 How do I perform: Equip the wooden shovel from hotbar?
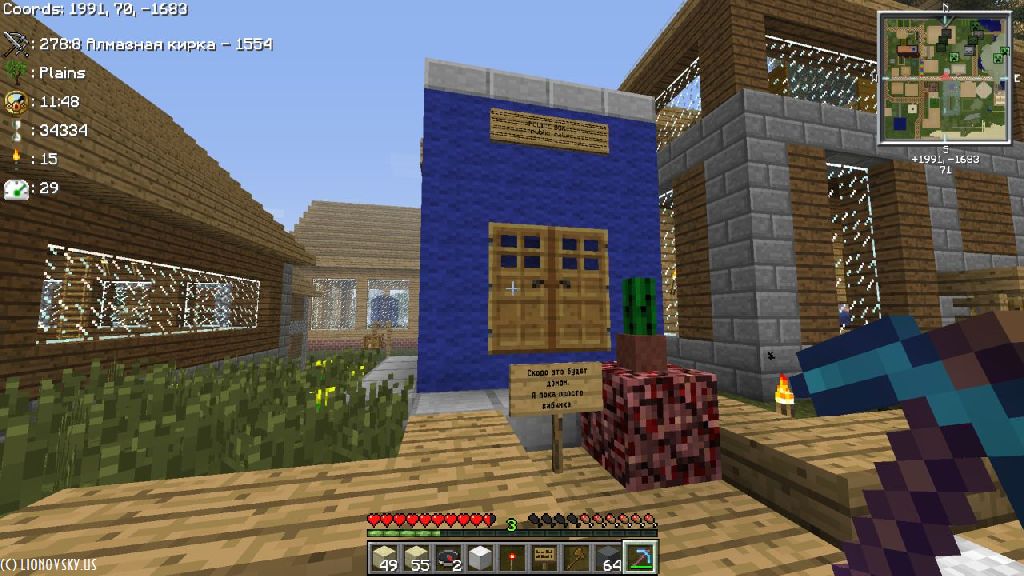click(576, 558)
